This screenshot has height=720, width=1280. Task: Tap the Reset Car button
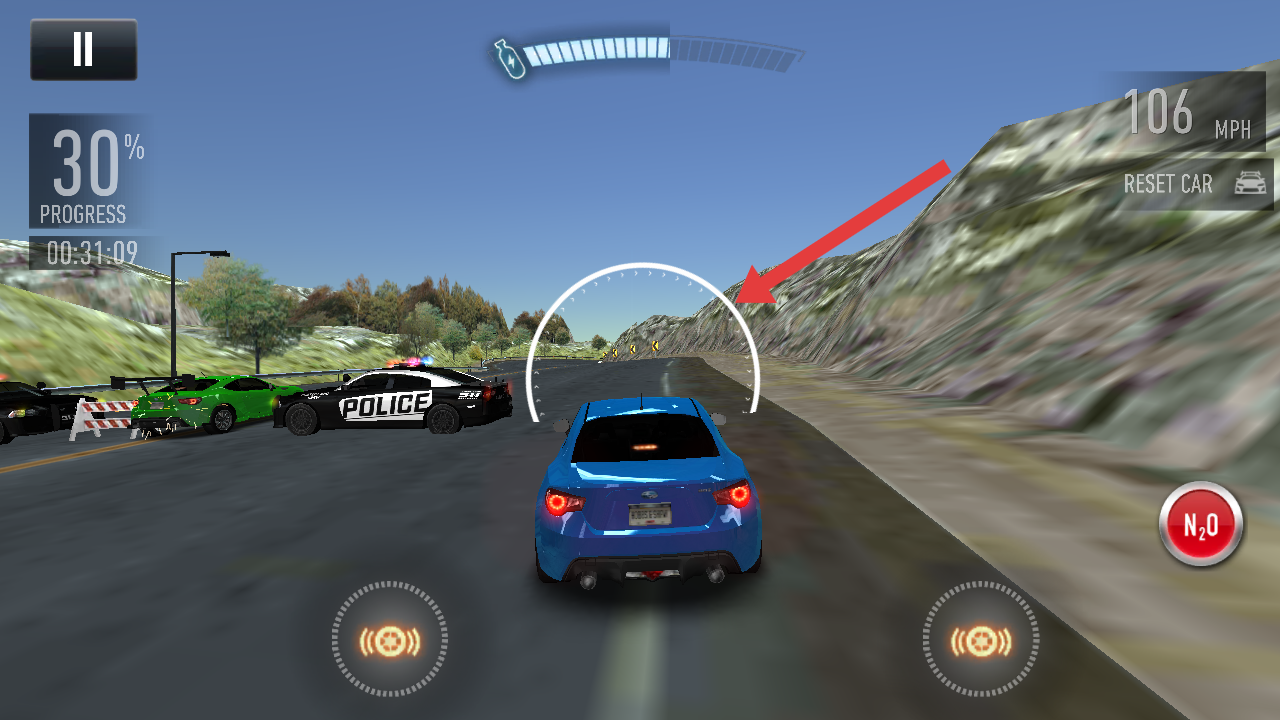[x=1194, y=184]
